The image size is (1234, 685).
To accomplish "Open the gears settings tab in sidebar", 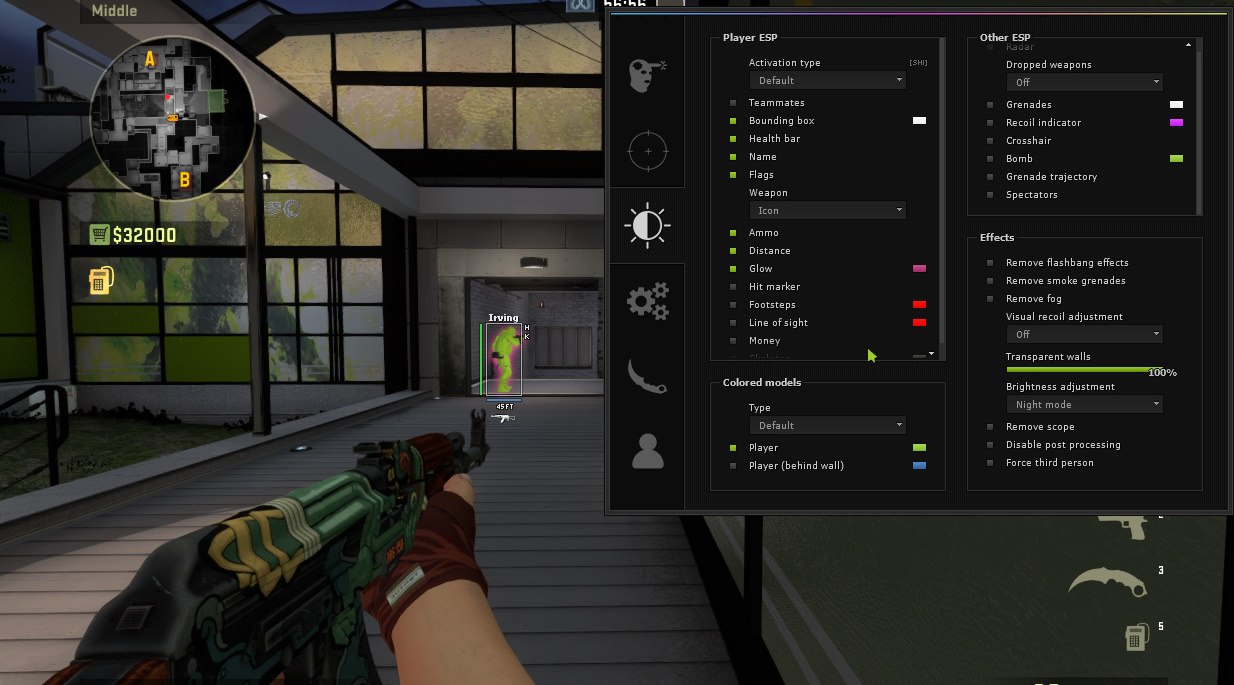I will click(x=647, y=300).
